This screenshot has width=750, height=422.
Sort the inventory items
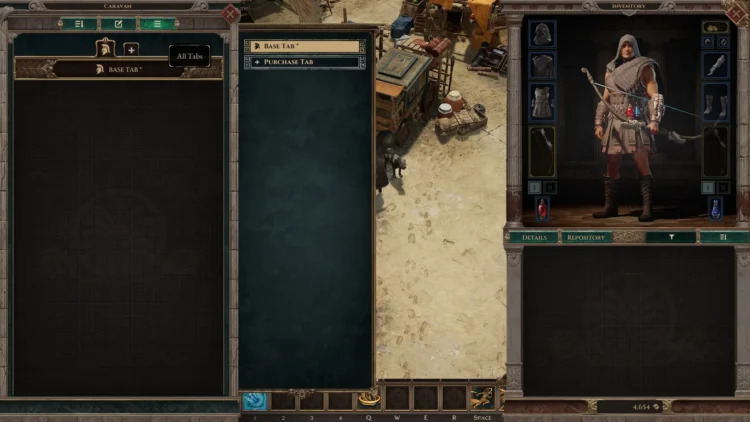tap(723, 237)
